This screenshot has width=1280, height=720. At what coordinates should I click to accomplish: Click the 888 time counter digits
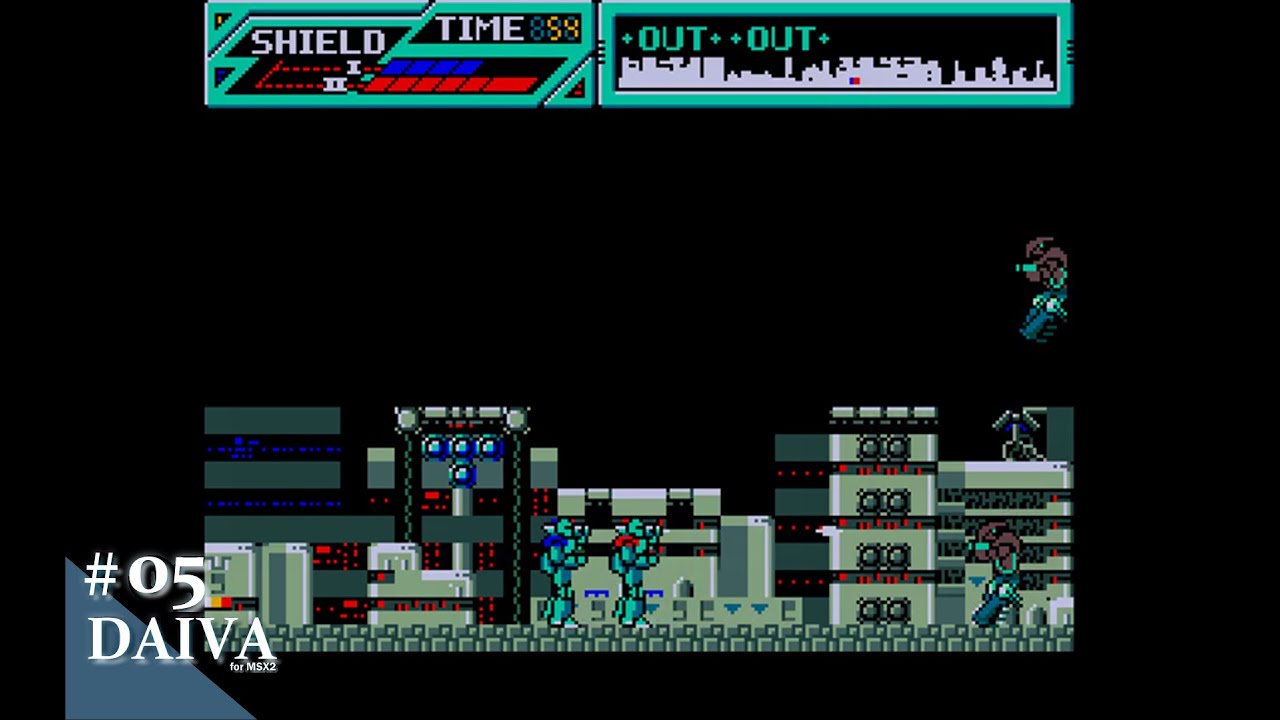553,29
